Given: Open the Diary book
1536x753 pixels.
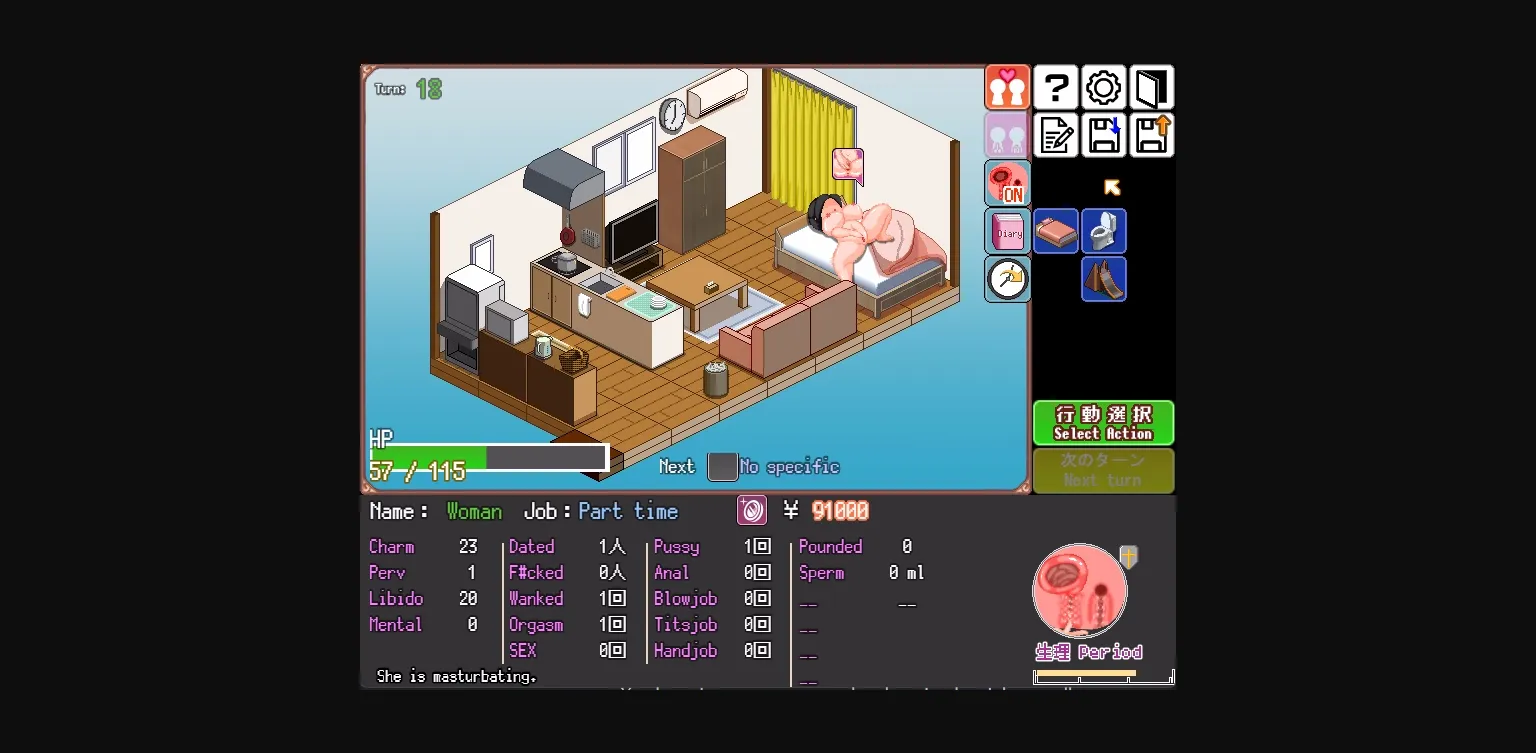Looking at the screenshot, I should coord(1007,231).
